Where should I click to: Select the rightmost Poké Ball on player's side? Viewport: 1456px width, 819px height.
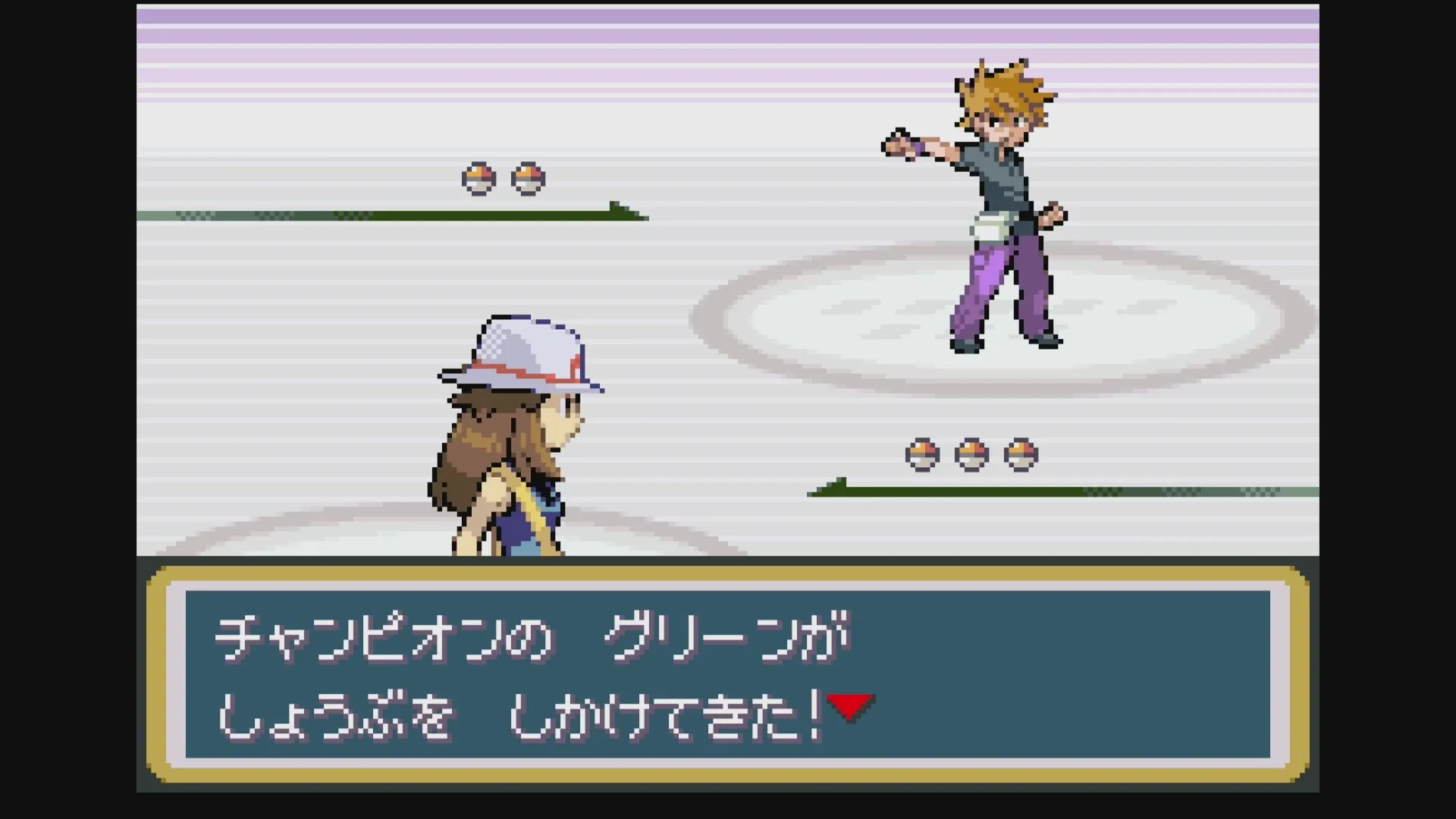[x=1022, y=453]
